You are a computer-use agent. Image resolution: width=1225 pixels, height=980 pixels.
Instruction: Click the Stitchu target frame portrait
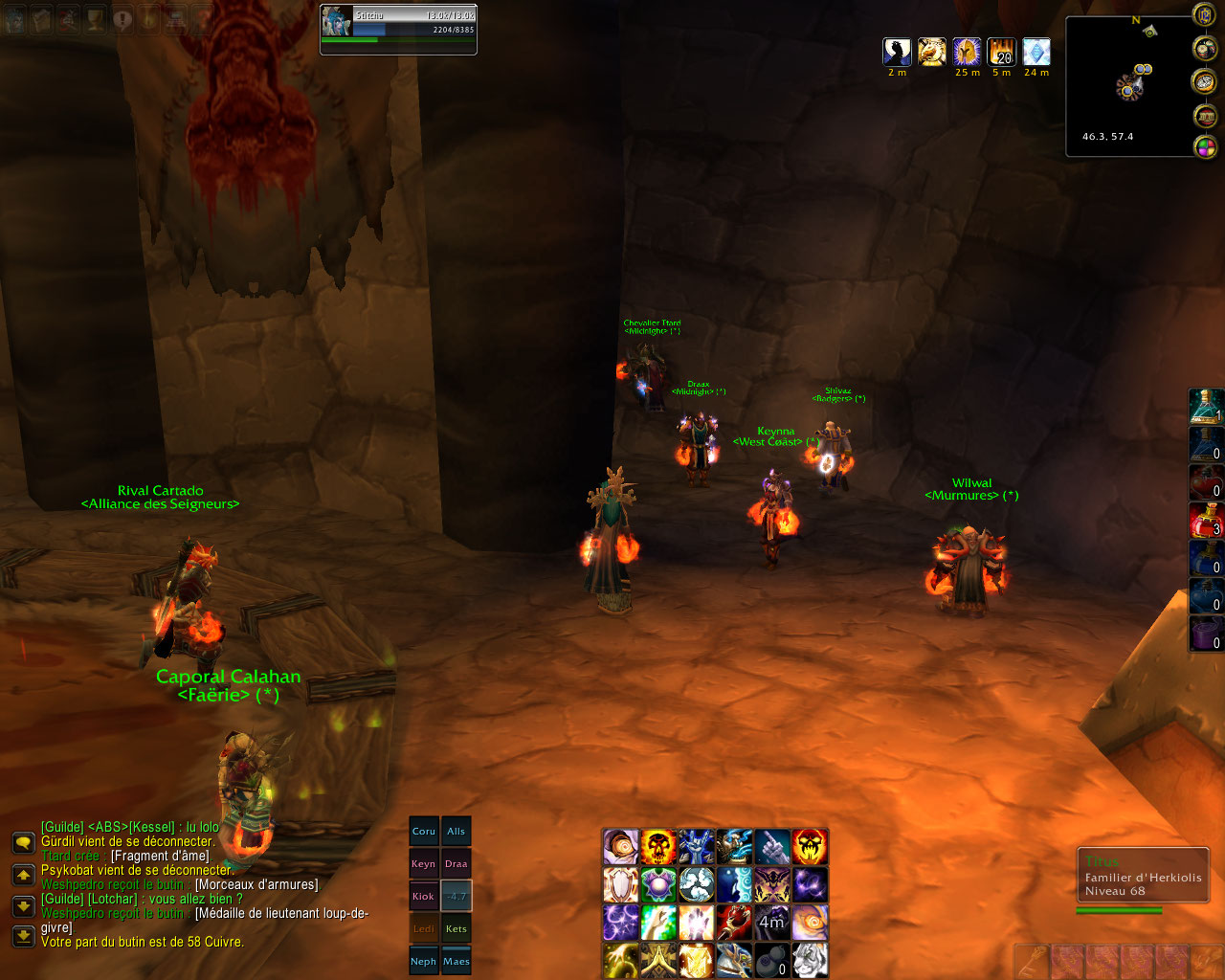[337, 21]
